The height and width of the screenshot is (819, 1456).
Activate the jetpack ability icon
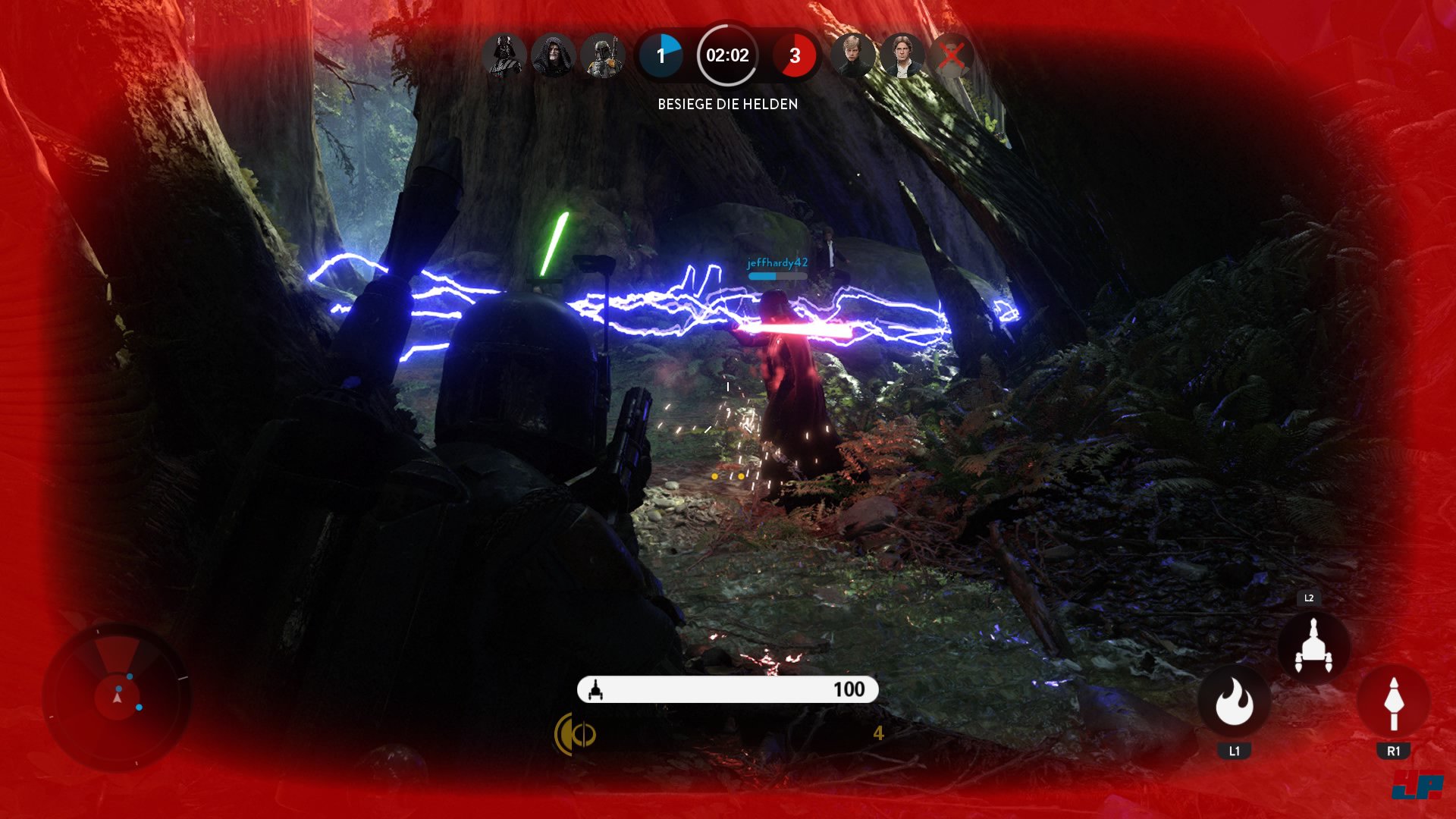[x=1313, y=647]
